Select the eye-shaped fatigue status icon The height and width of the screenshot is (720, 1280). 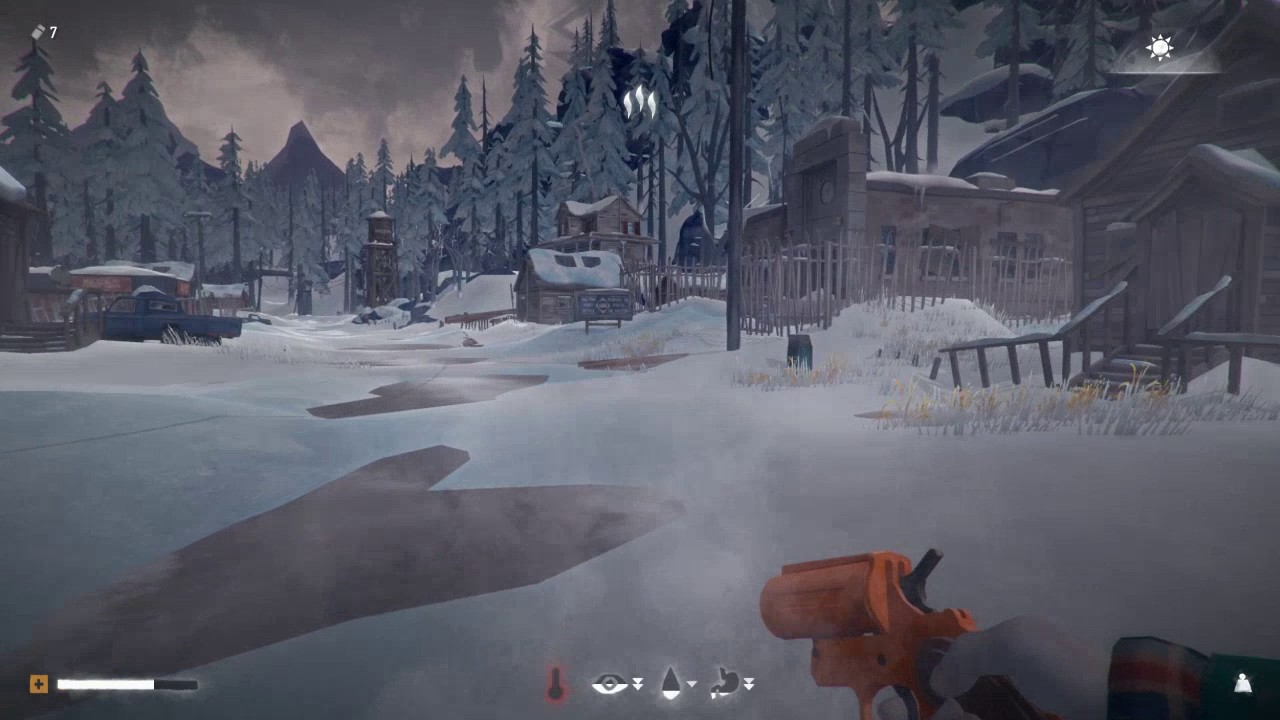coord(609,684)
